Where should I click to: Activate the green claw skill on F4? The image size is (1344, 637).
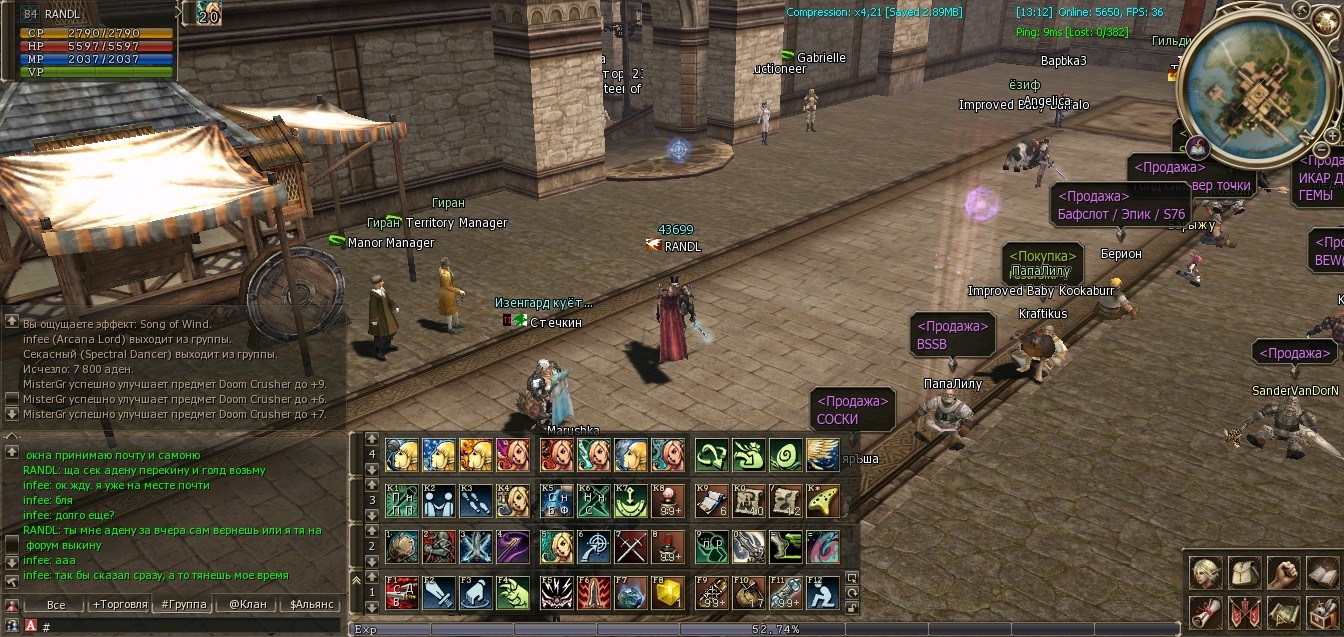[512, 593]
